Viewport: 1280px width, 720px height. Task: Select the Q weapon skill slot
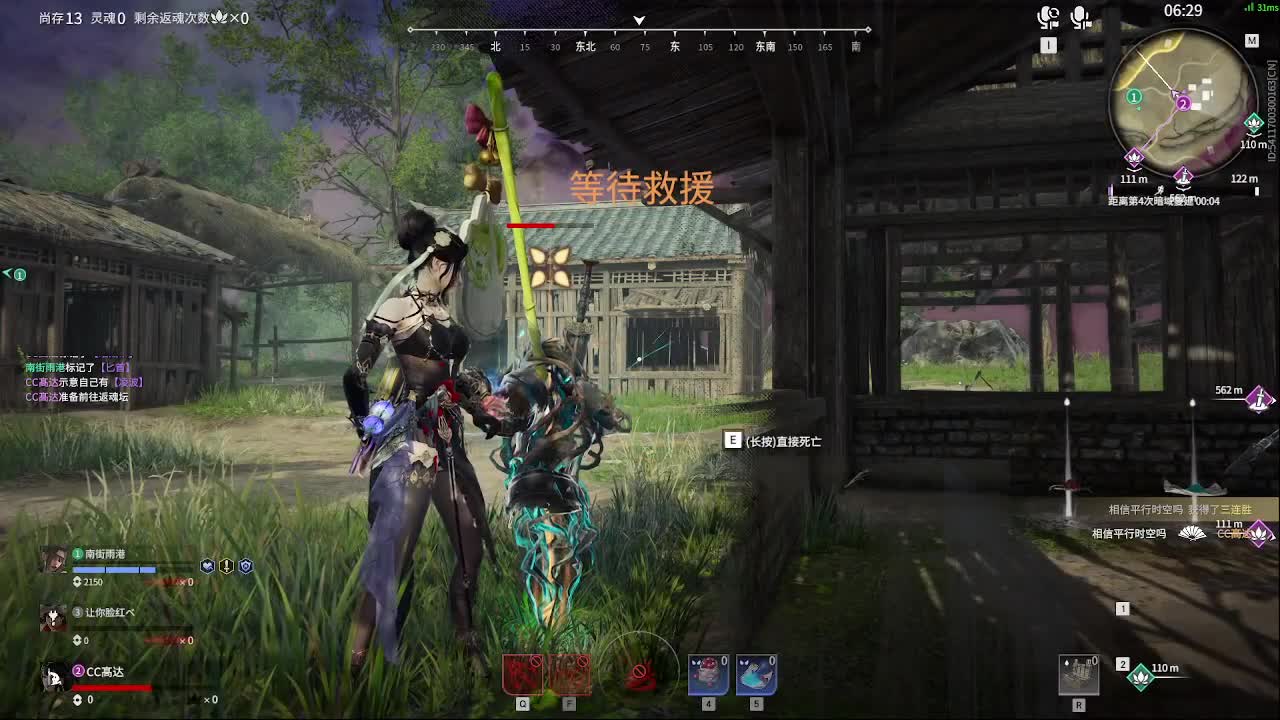coord(520,675)
